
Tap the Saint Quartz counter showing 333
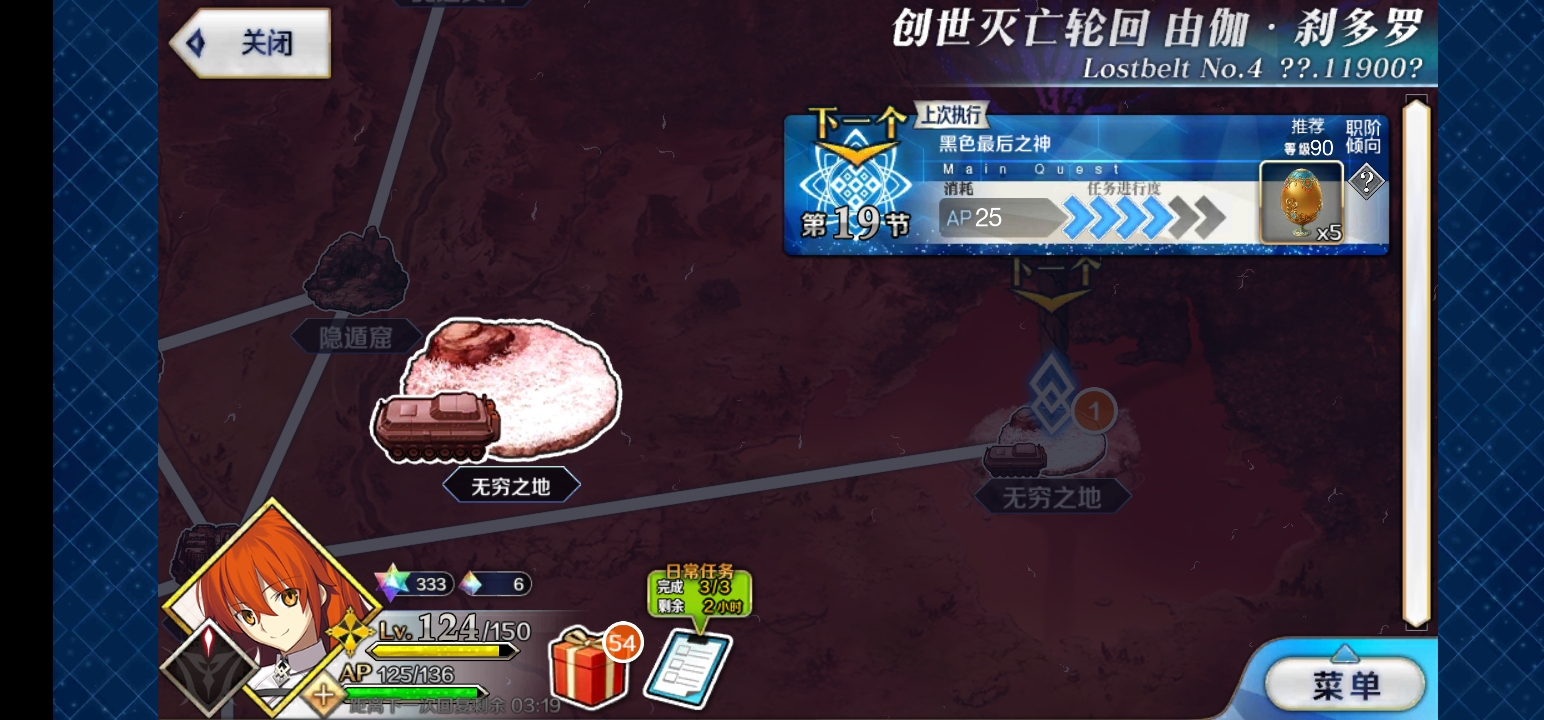pyautogui.click(x=420, y=585)
